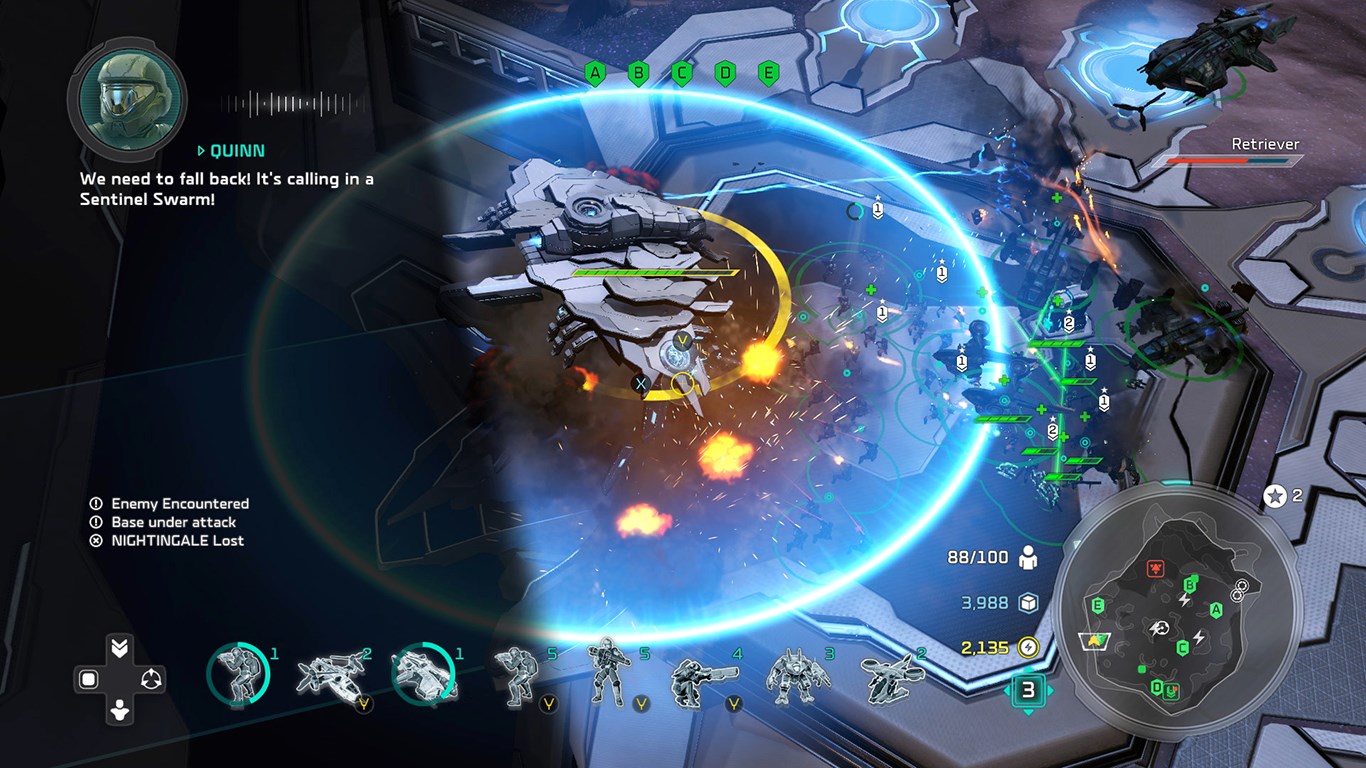
Task: Select minimap marker for control point A
Action: pos(1216,610)
